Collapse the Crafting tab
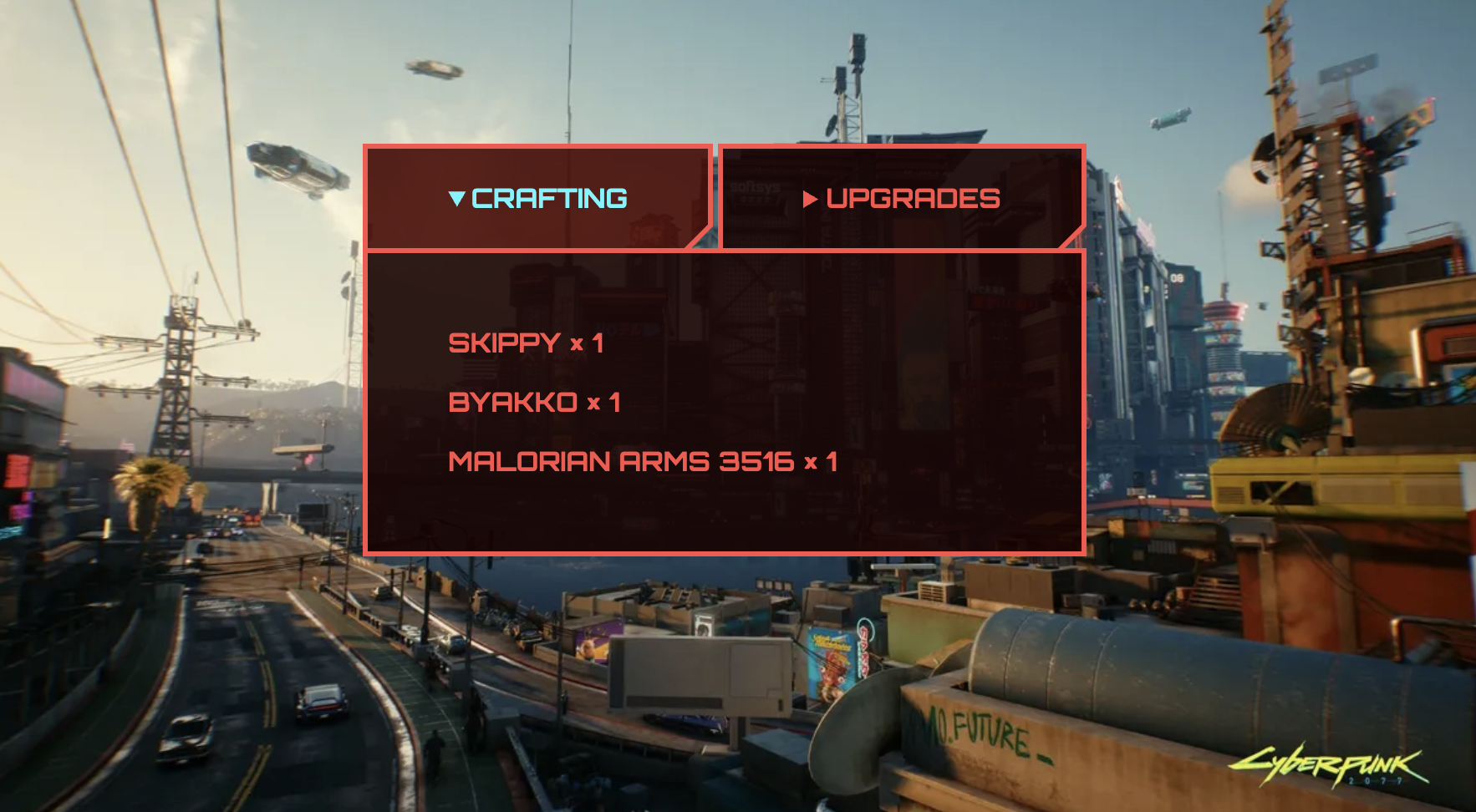 [x=538, y=199]
